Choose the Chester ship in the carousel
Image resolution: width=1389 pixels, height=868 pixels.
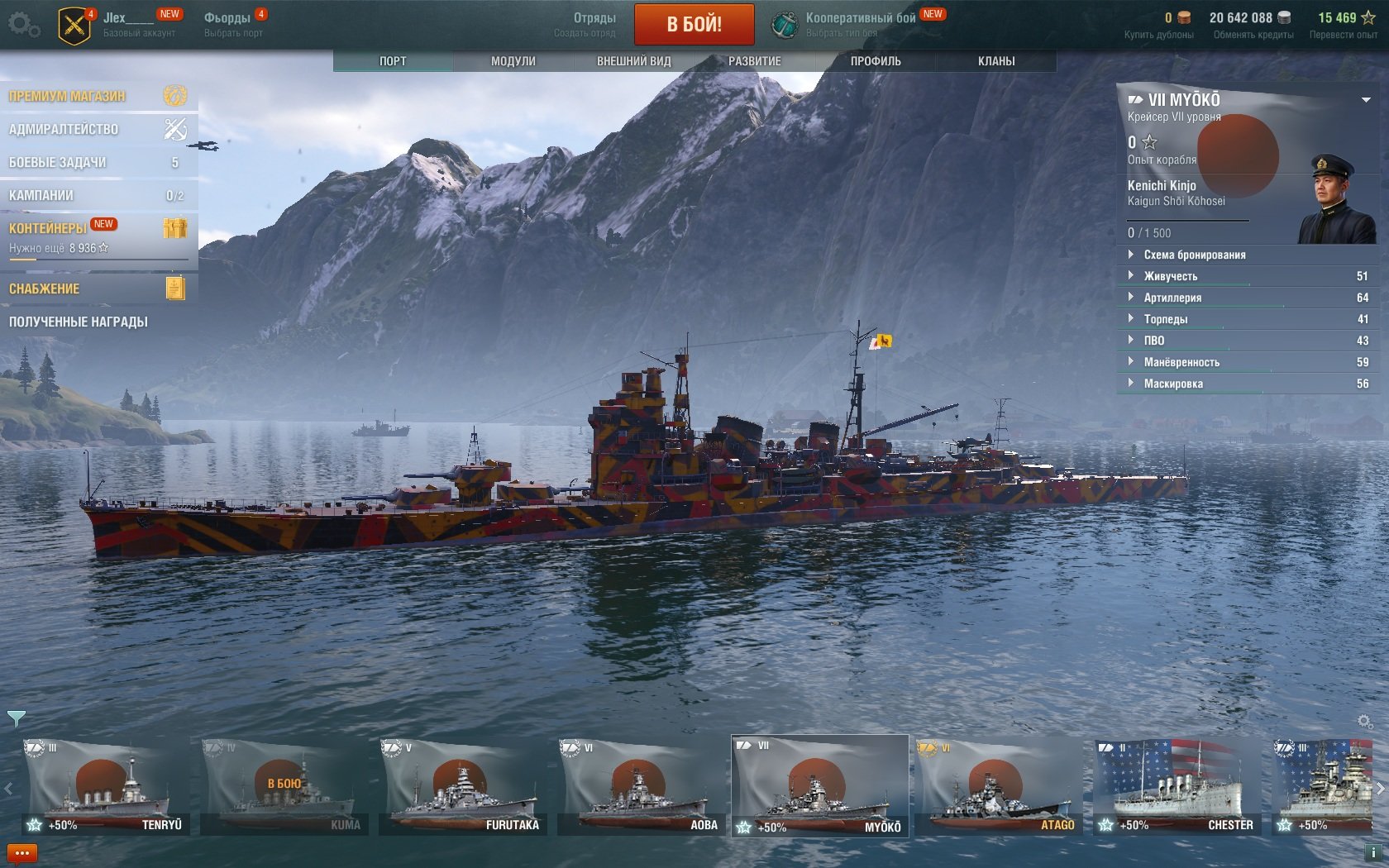(x=1176, y=787)
